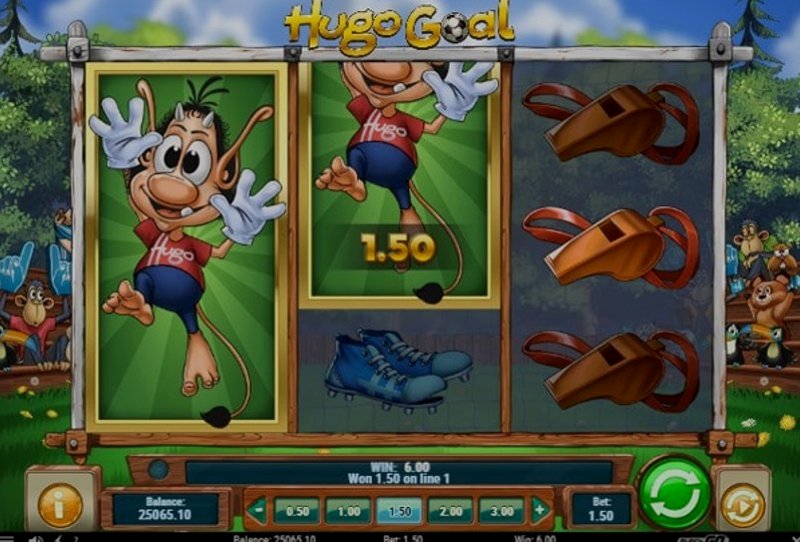Set the bet to 2.00
The height and width of the screenshot is (542, 800).
pos(450,510)
